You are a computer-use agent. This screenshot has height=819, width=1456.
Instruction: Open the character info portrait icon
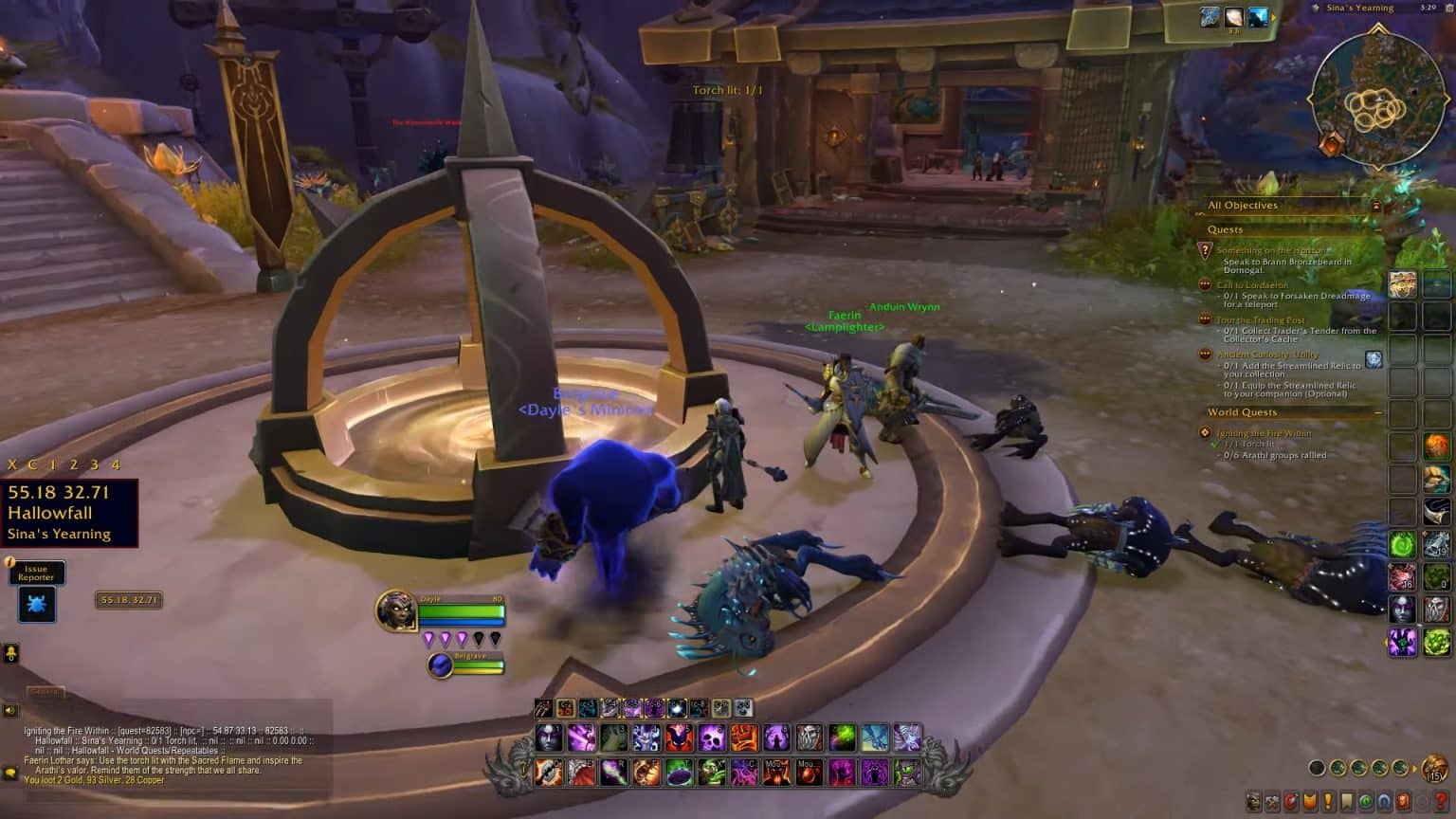(x=1253, y=801)
